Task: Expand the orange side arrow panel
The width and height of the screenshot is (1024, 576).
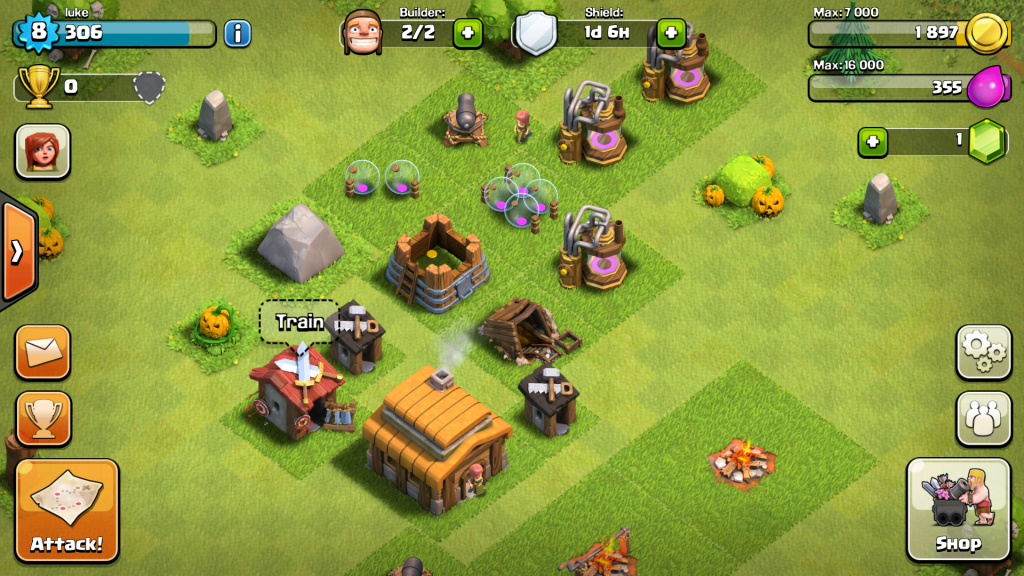Action: pyautogui.click(x=18, y=251)
